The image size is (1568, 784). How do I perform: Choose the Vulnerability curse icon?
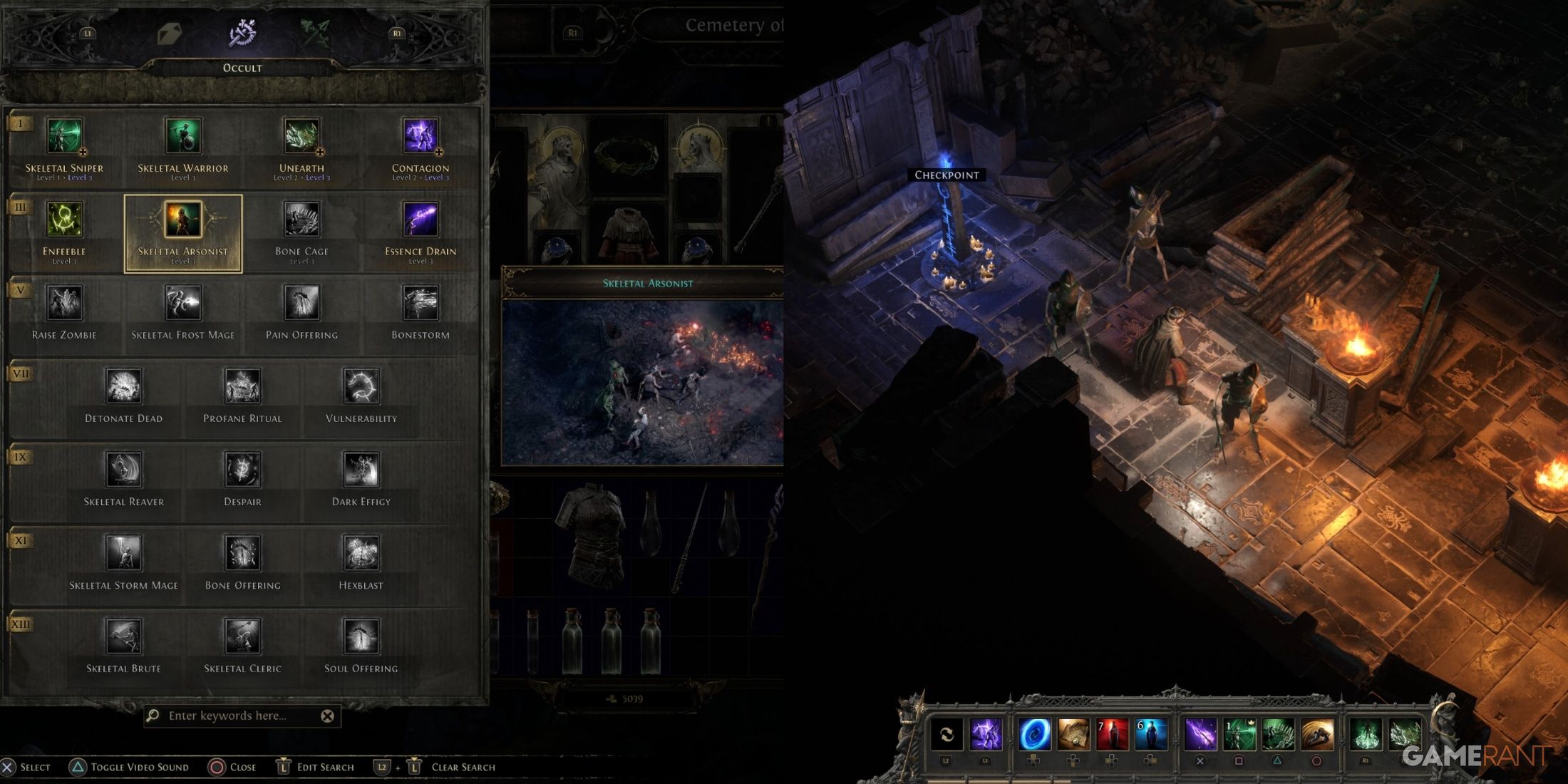pyautogui.click(x=361, y=385)
